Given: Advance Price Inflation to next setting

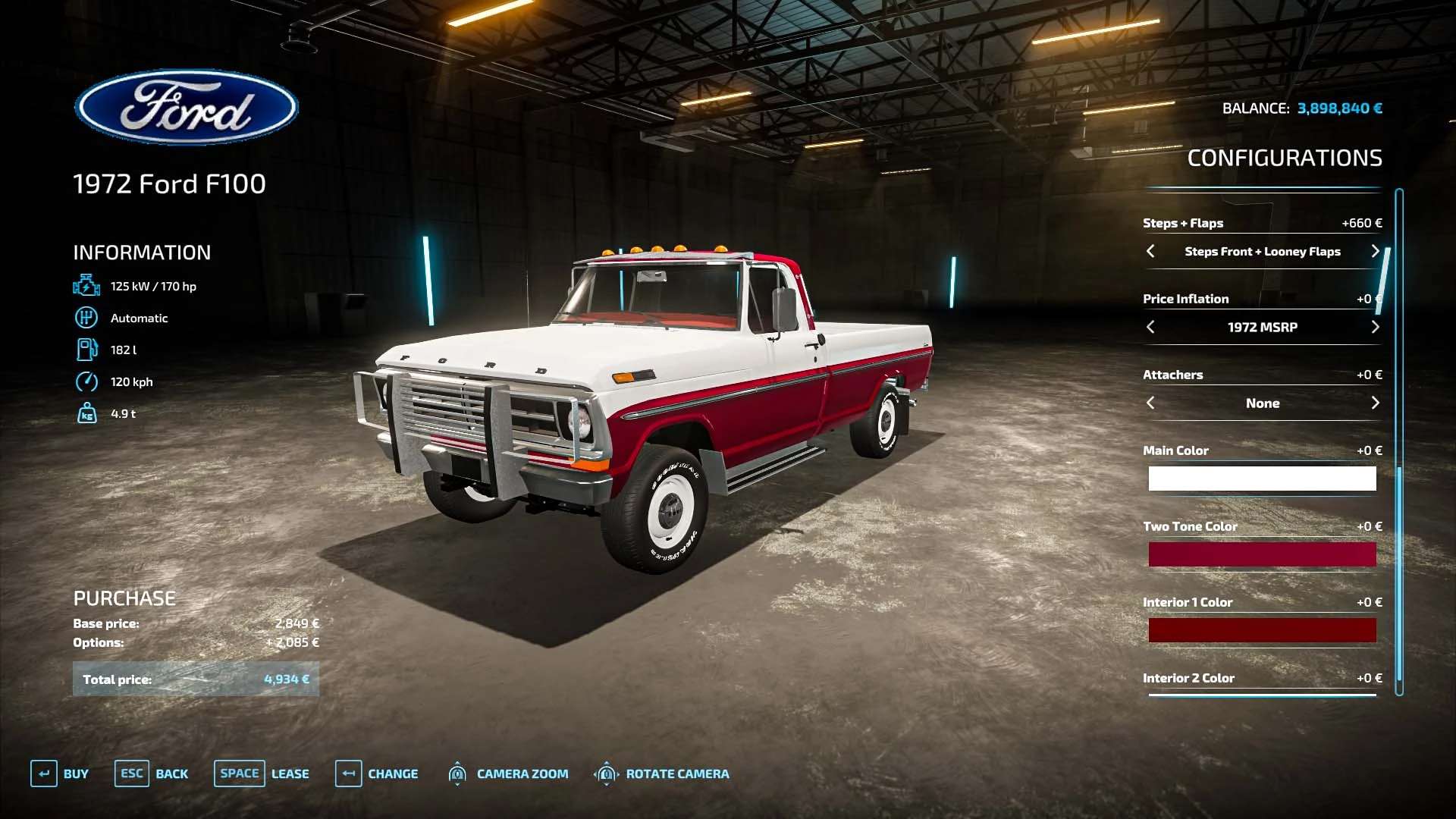Looking at the screenshot, I should [x=1375, y=327].
